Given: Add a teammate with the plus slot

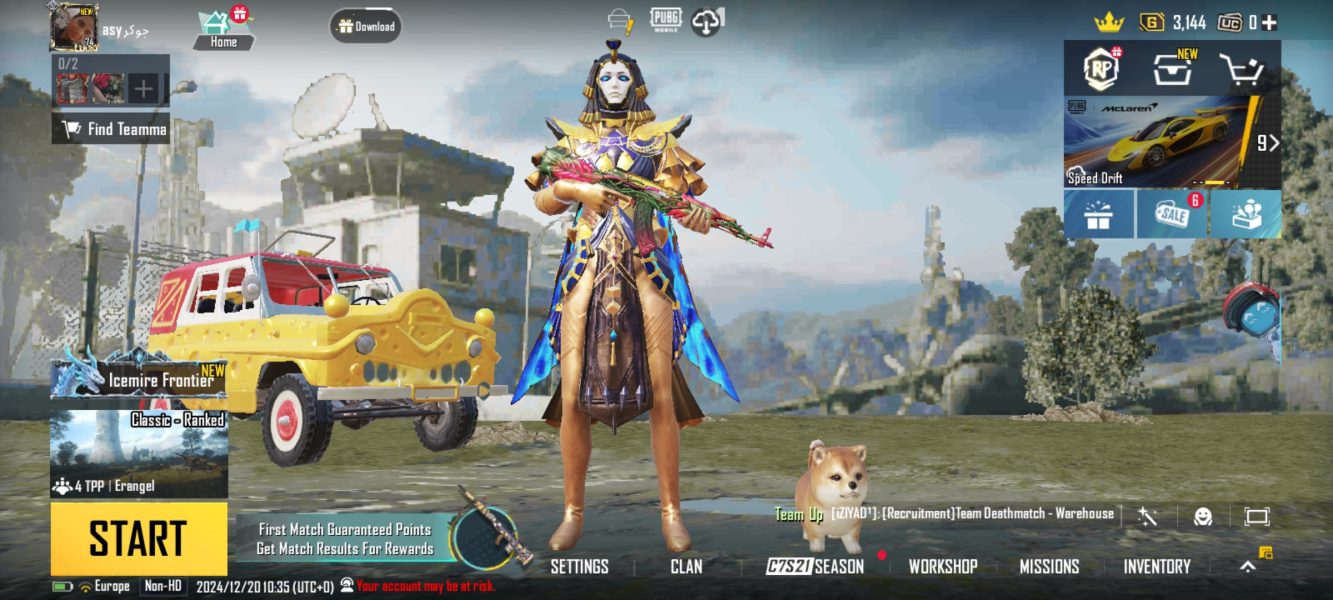Looking at the screenshot, I should point(144,89).
